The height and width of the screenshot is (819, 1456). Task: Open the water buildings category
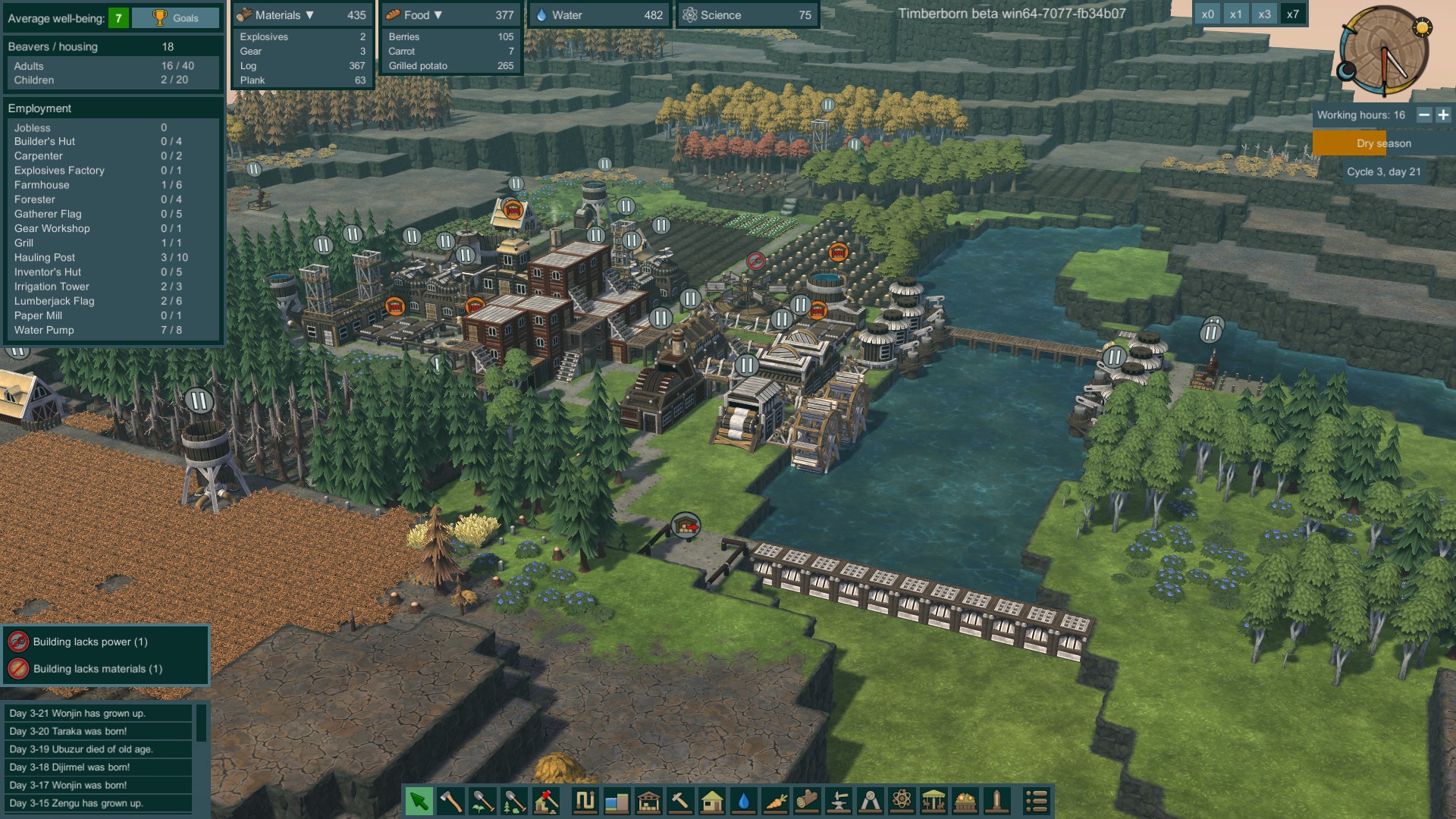tap(744, 801)
